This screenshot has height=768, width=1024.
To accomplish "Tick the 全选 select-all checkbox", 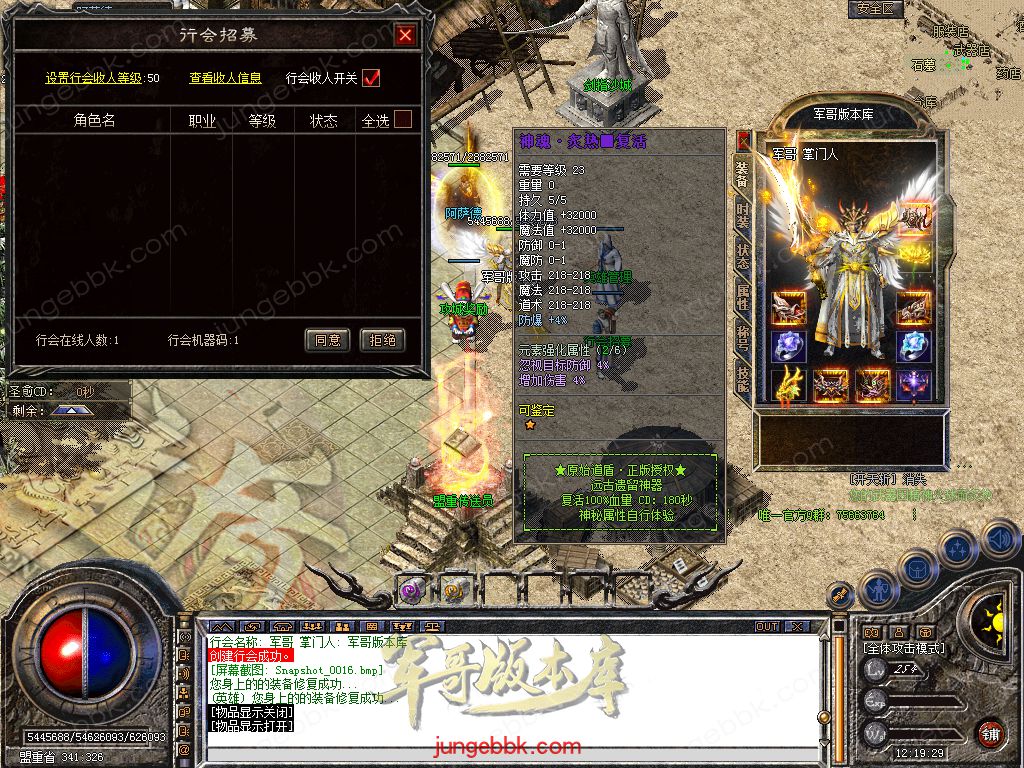I will coord(402,120).
